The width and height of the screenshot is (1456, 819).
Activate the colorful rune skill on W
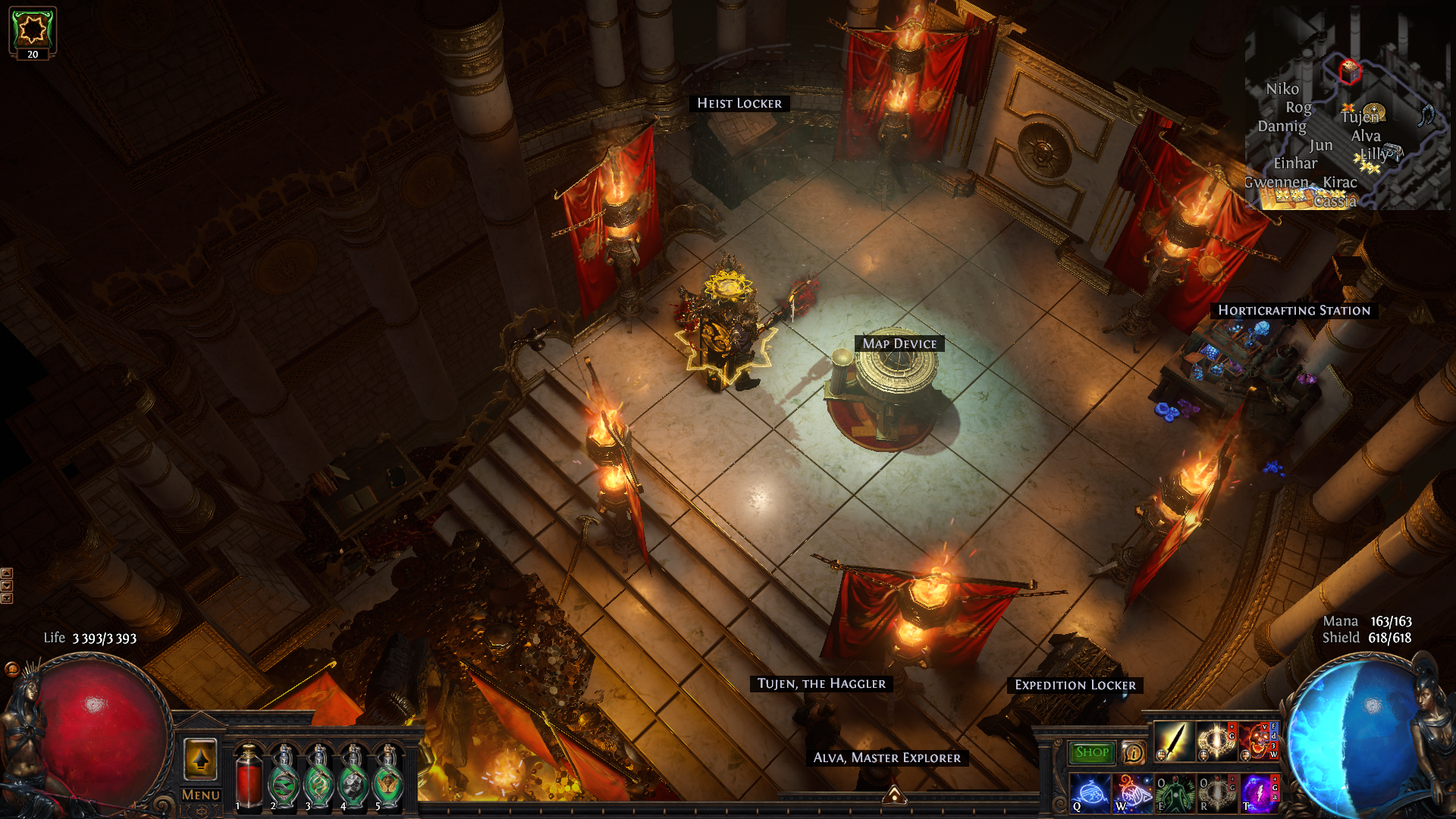coord(1131,792)
